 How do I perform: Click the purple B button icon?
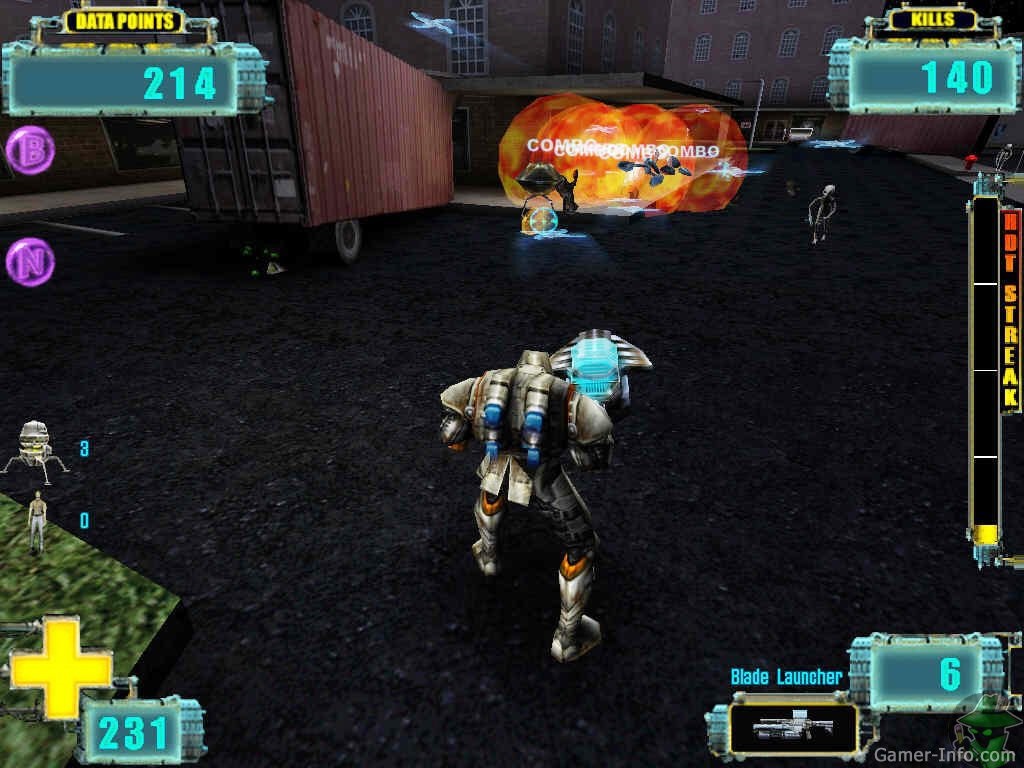pyautogui.click(x=30, y=150)
